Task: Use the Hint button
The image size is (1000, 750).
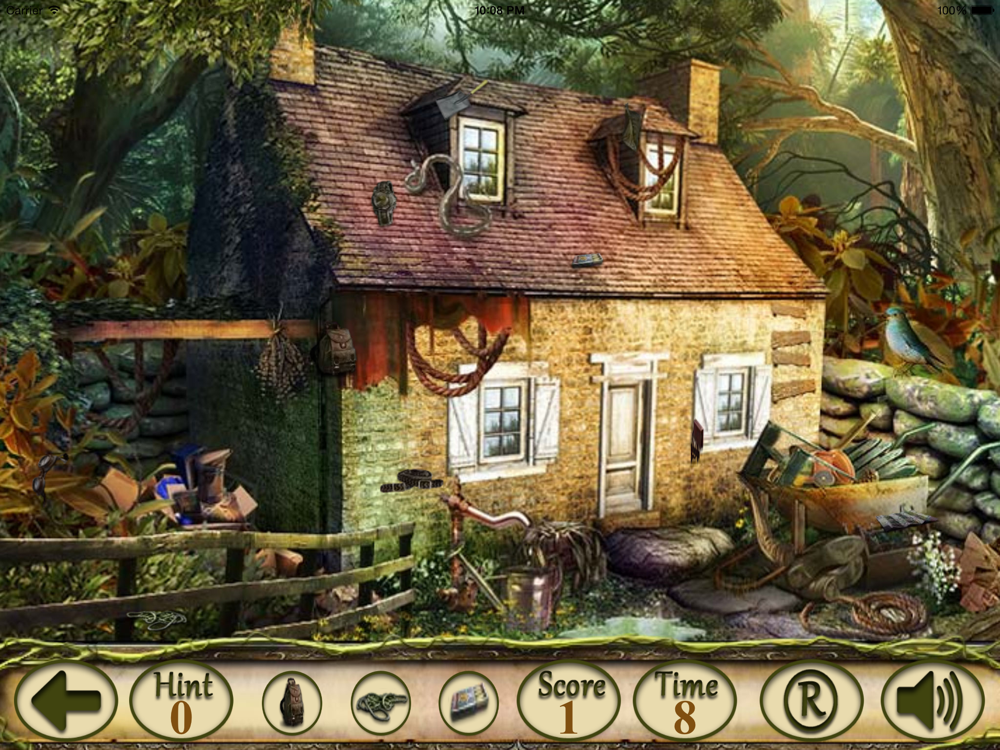Action: point(181,700)
